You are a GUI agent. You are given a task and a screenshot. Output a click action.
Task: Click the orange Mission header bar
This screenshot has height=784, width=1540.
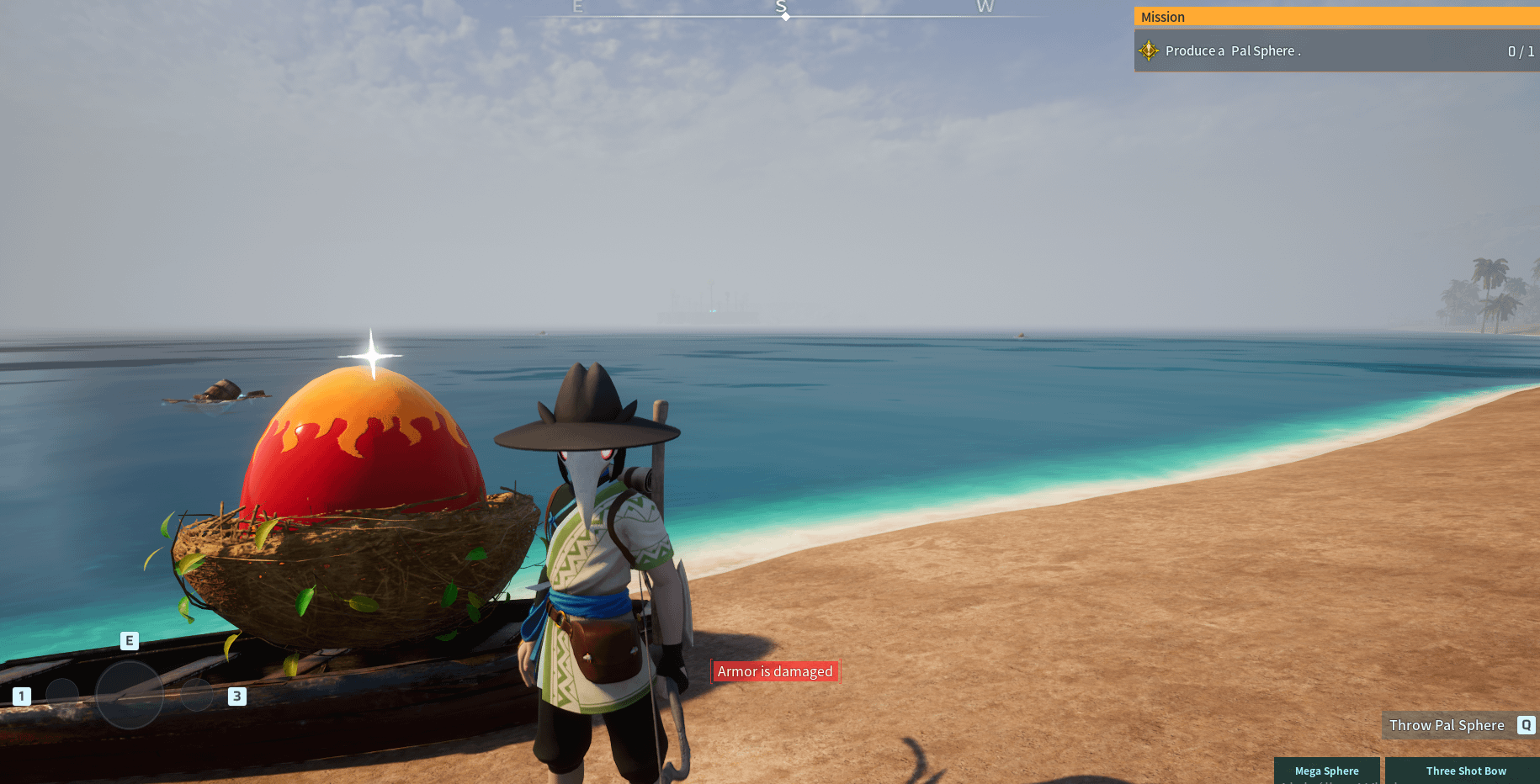pyautogui.click(x=1336, y=17)
